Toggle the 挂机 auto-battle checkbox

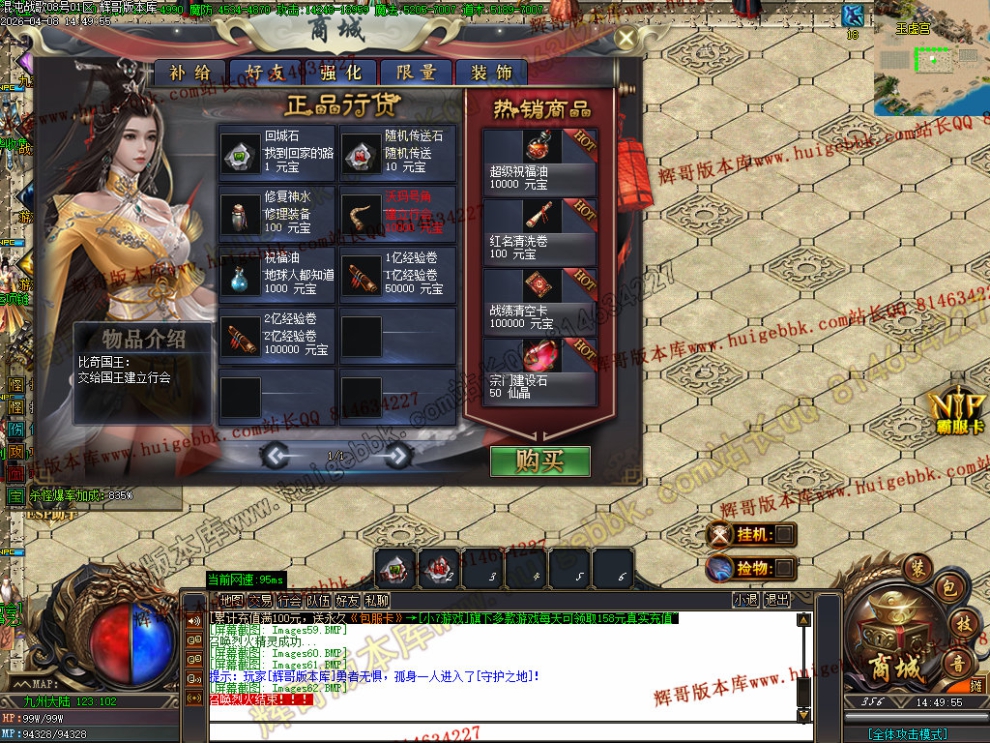pos(785,535)
